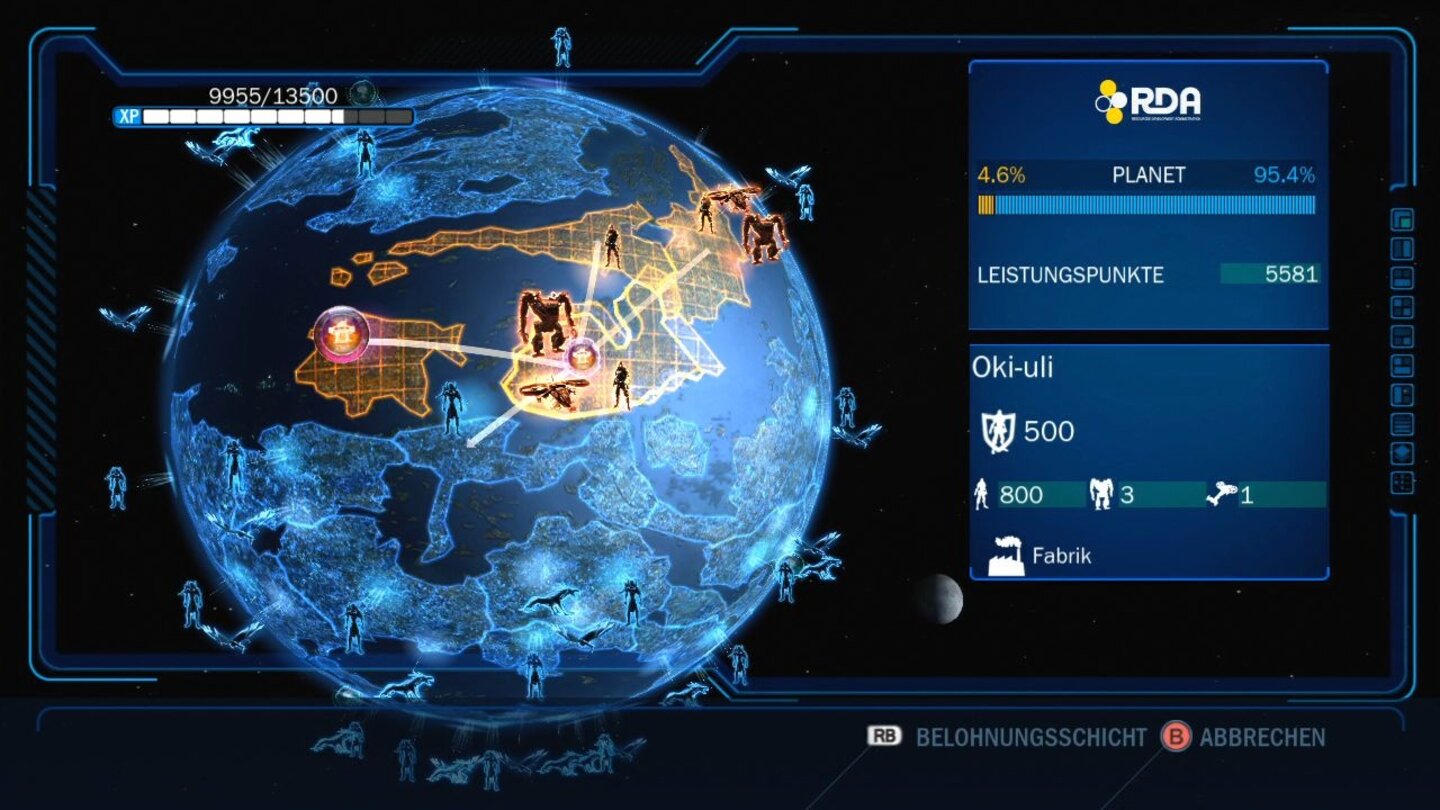
Task: Select the PLANET header in the stats panel
Action: click(1145, 174)
